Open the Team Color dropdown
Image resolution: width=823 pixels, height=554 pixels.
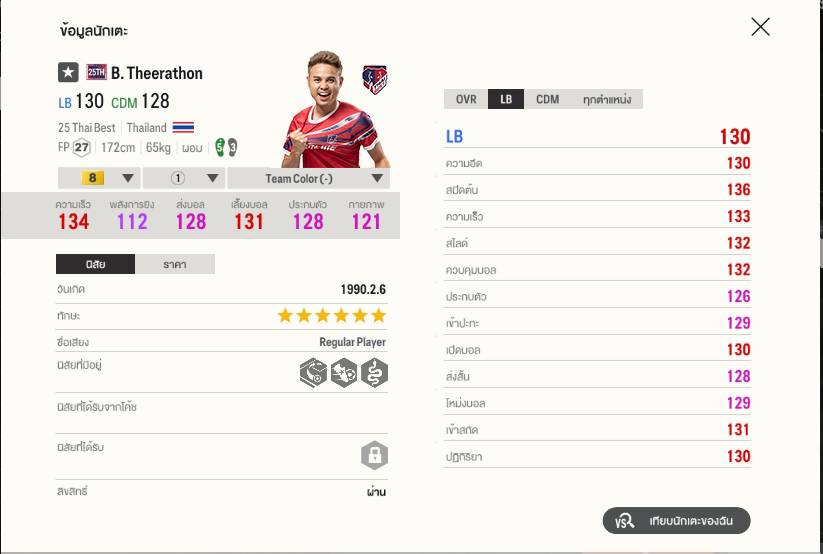click(x=308, y=179)
